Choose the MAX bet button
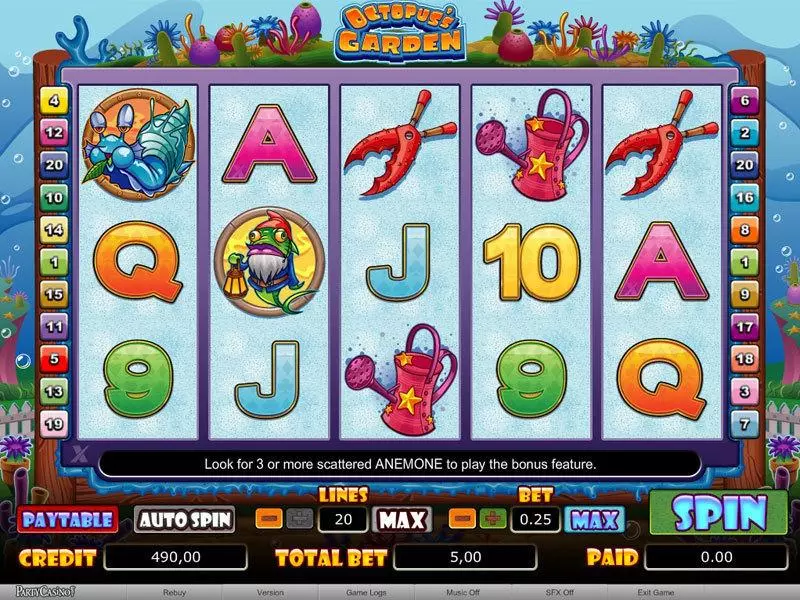The image size is (800, 600). (x=595, y=520)
